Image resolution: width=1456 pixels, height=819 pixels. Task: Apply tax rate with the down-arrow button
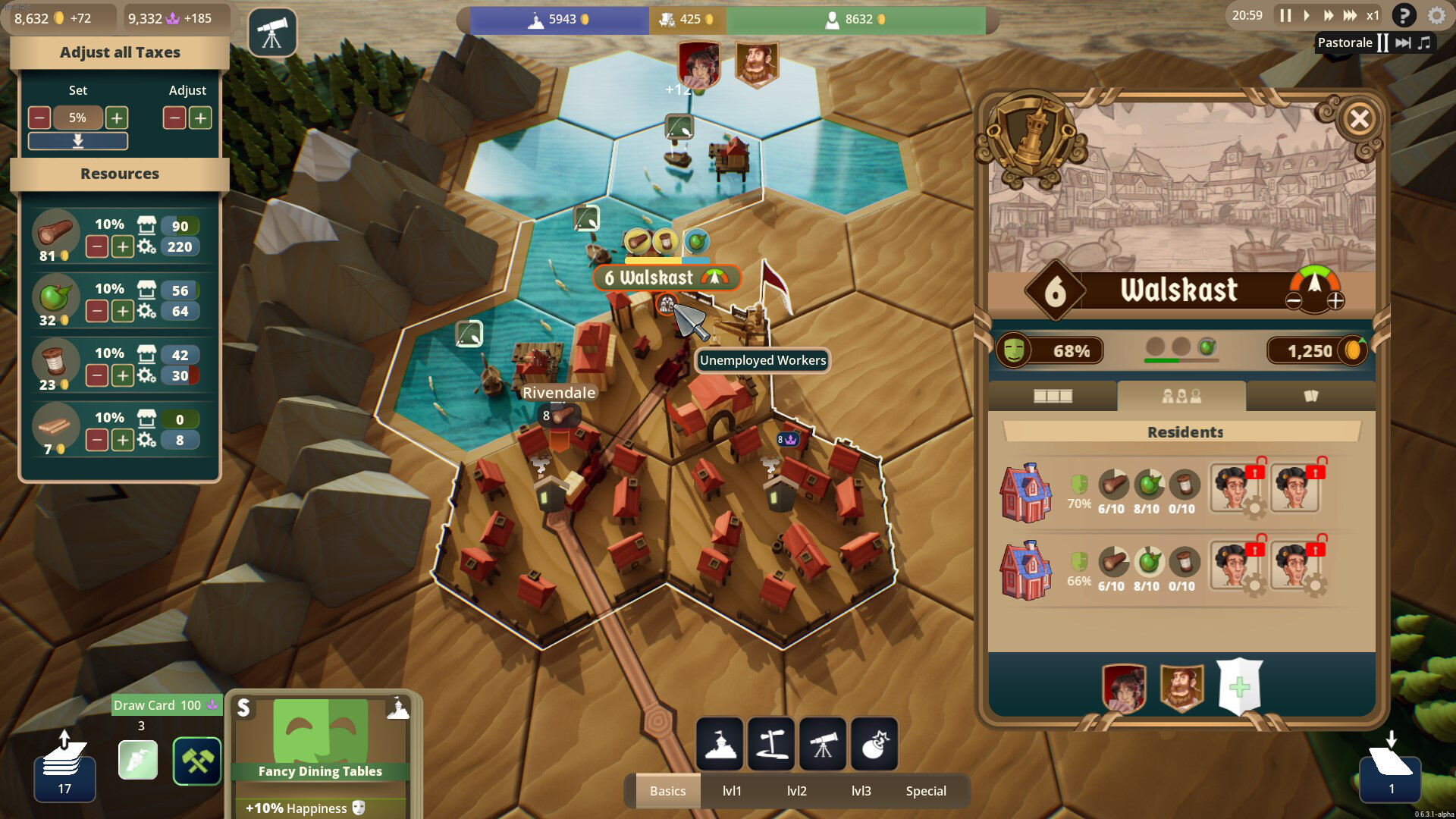pos(77,140)
